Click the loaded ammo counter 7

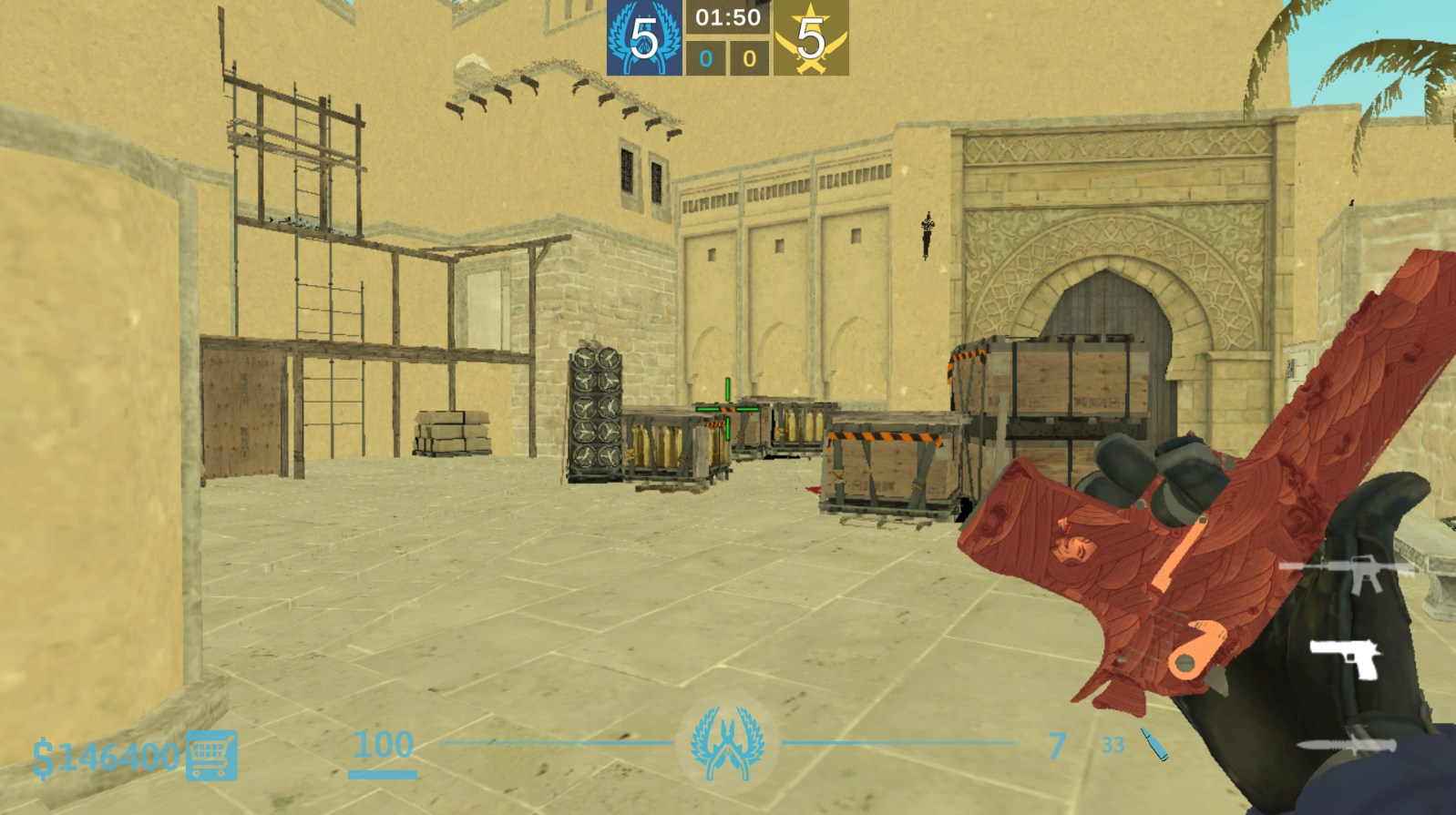(1057, 743)
